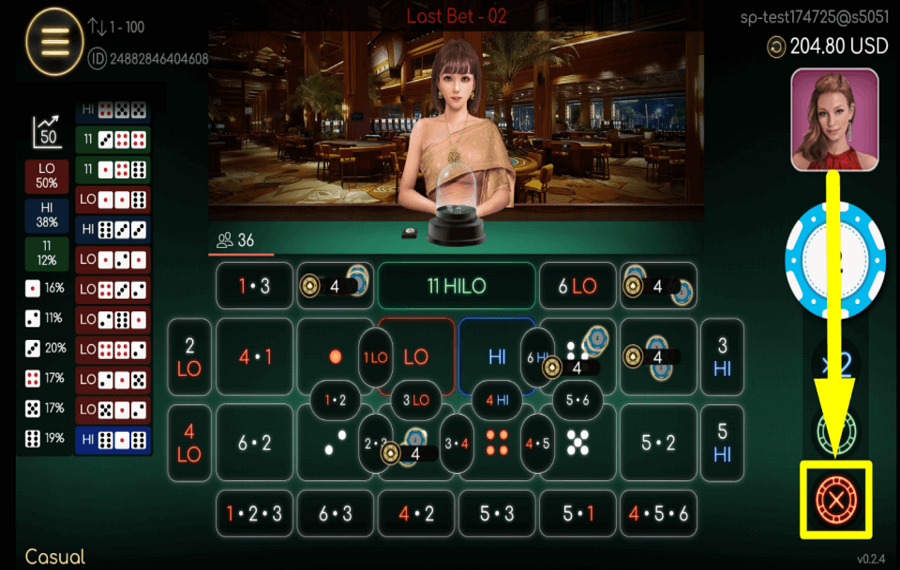Clear bets with the red X chip button
The image size is (900, 570).
pyautogui.click(x=834, y=497)
